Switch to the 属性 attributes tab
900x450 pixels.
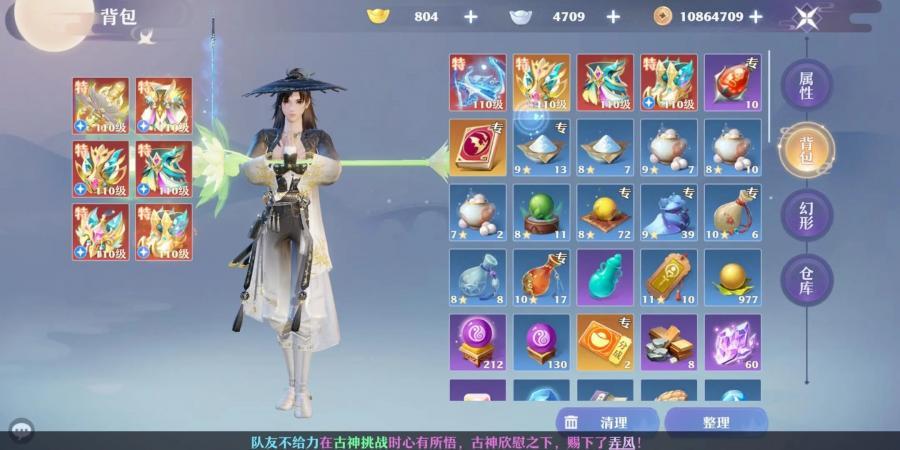(806, 85)
